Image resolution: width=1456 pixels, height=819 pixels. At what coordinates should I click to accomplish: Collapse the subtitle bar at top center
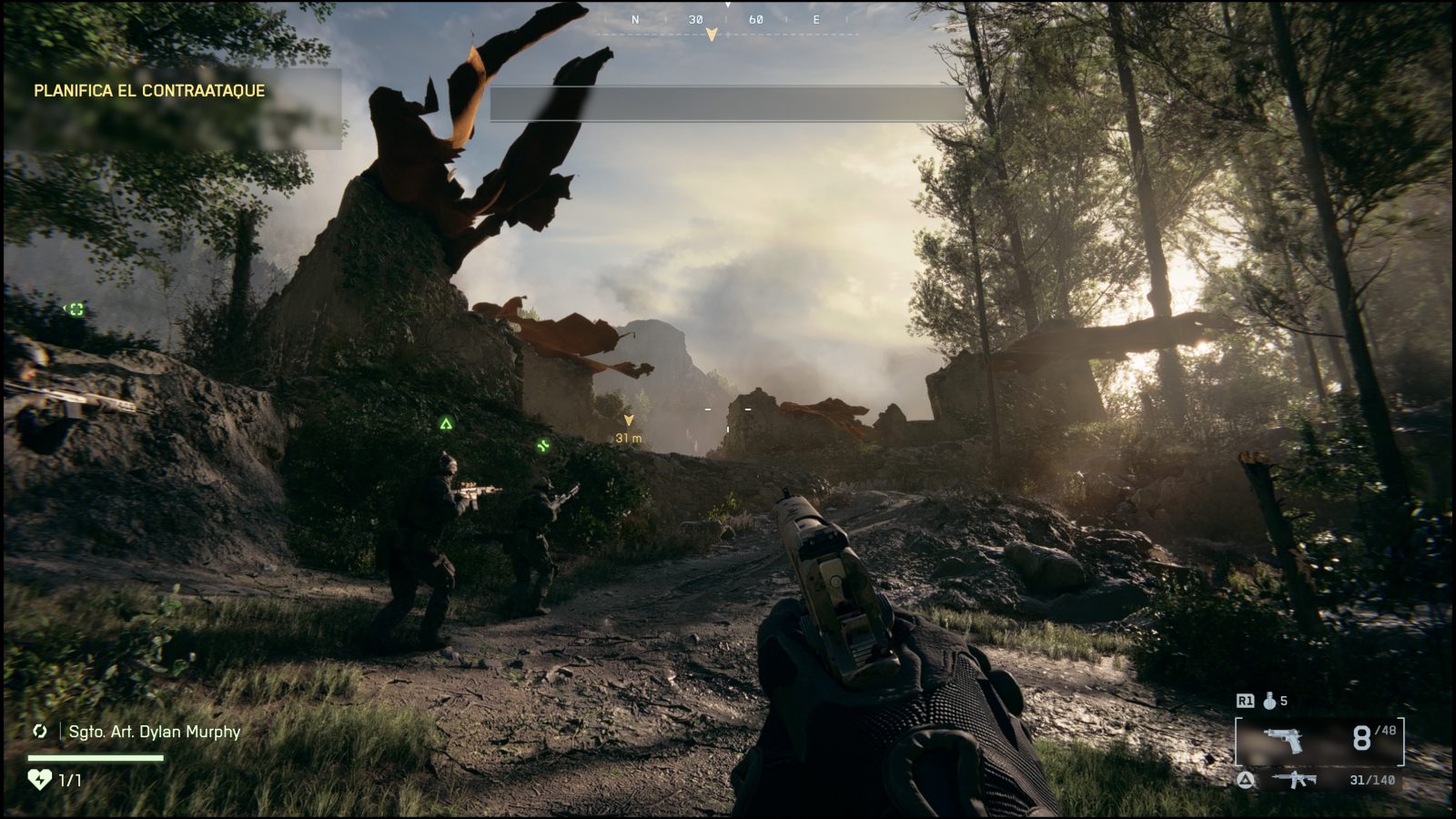click(727, 103)
